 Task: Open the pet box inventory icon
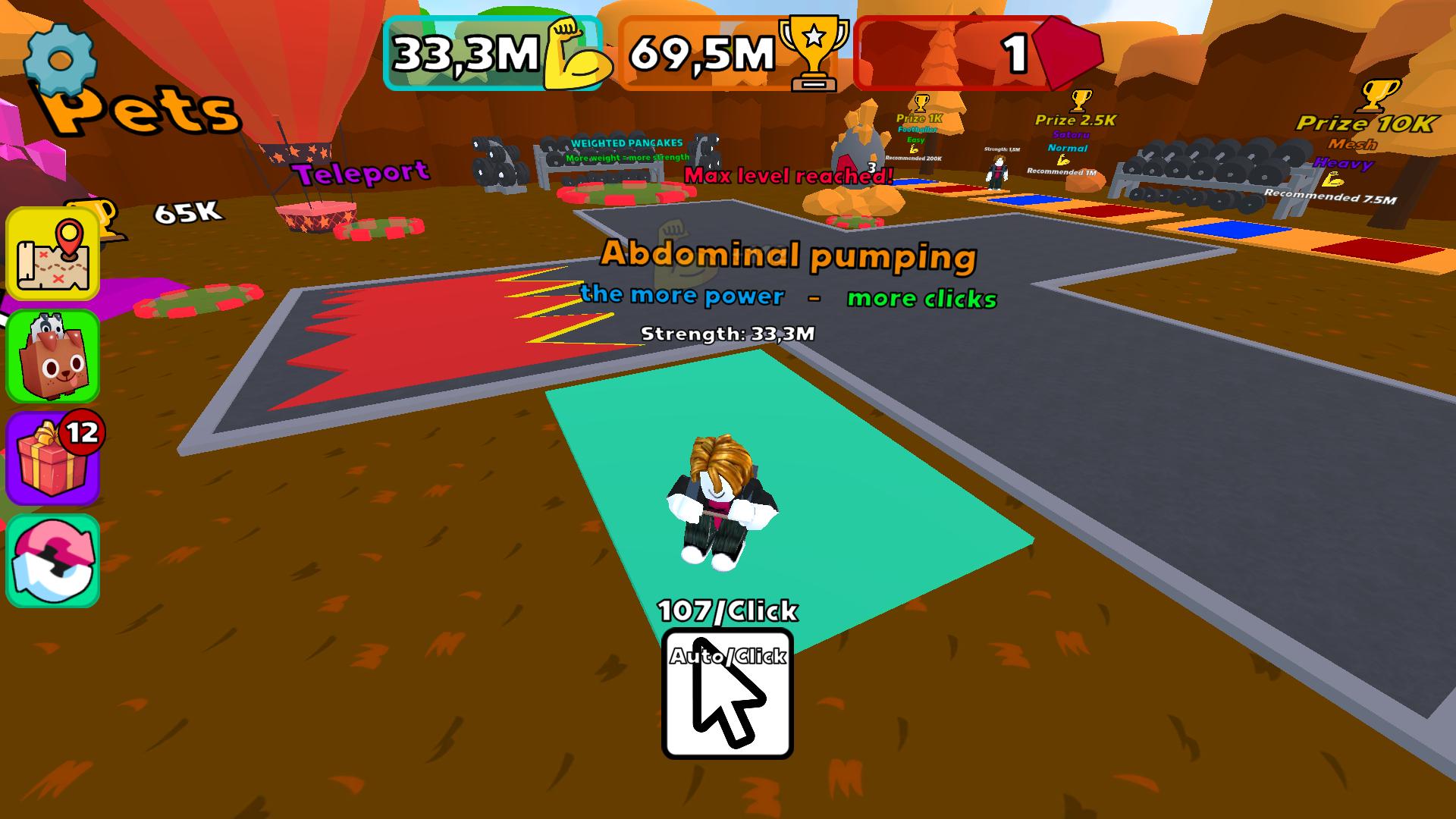coord(52,356)
